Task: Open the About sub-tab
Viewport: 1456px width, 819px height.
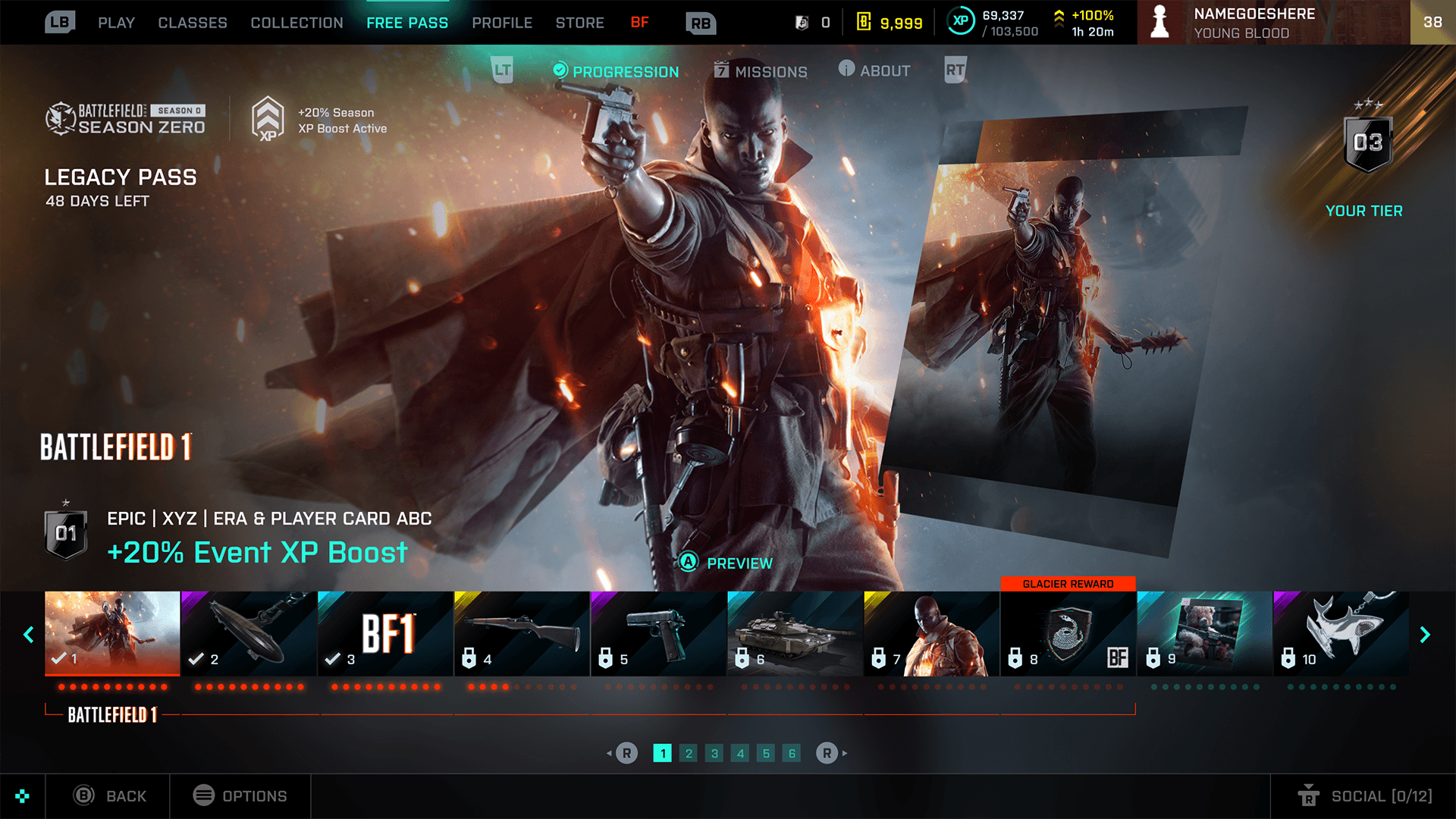Action: [874, 71]
